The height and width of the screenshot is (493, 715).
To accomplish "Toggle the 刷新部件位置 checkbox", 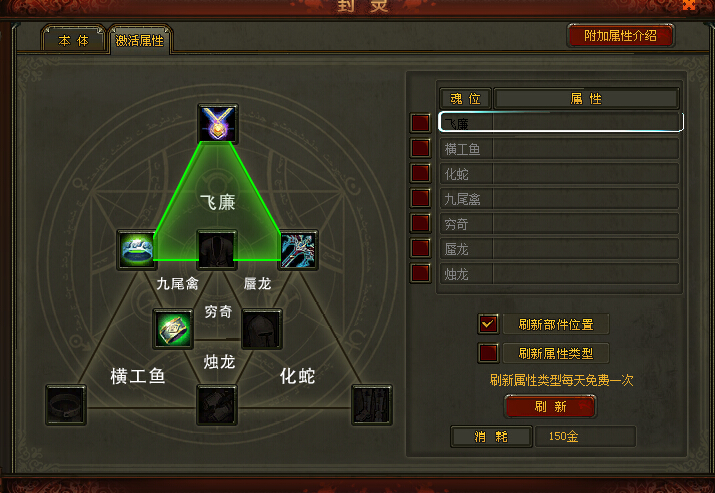I will pyautogui.click(x=489, y=324).
